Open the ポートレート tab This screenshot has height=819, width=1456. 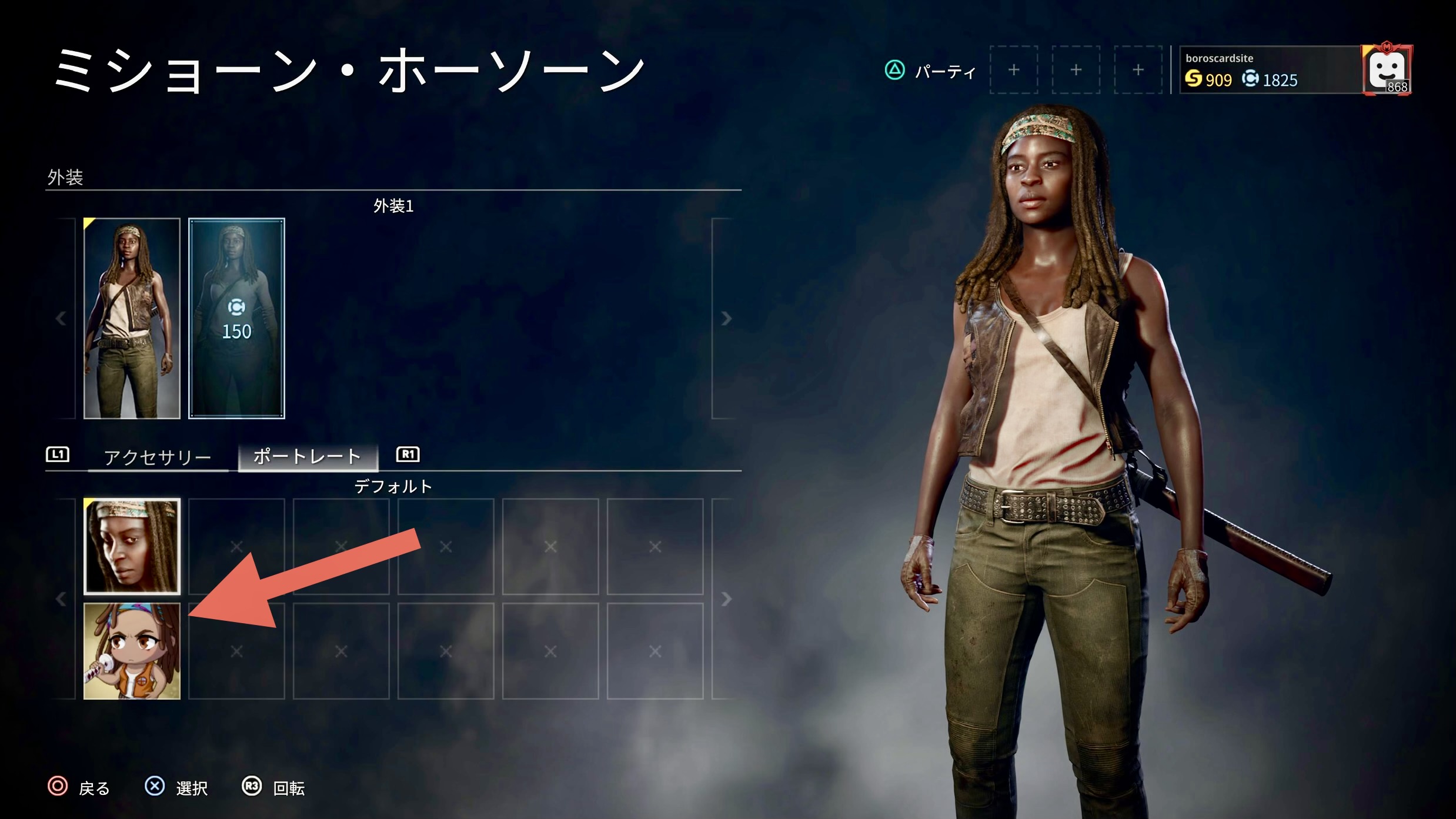coord(307,457)
